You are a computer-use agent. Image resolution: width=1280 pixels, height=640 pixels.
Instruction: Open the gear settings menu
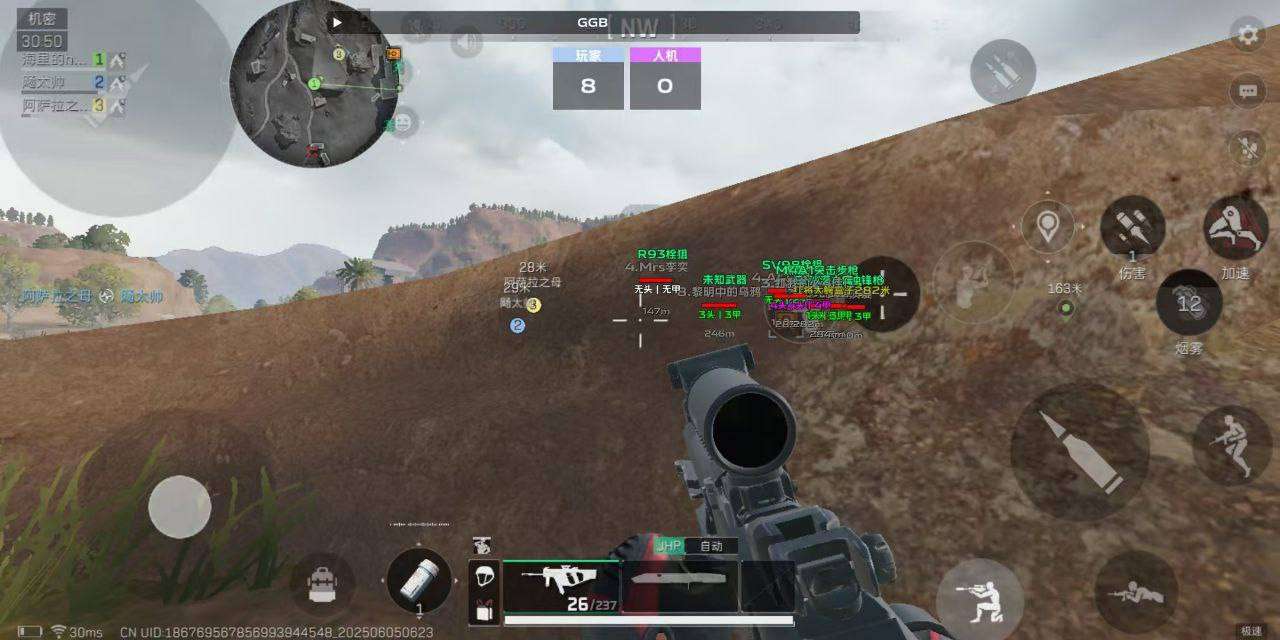pyautogui.click(x=1247, y=34)
